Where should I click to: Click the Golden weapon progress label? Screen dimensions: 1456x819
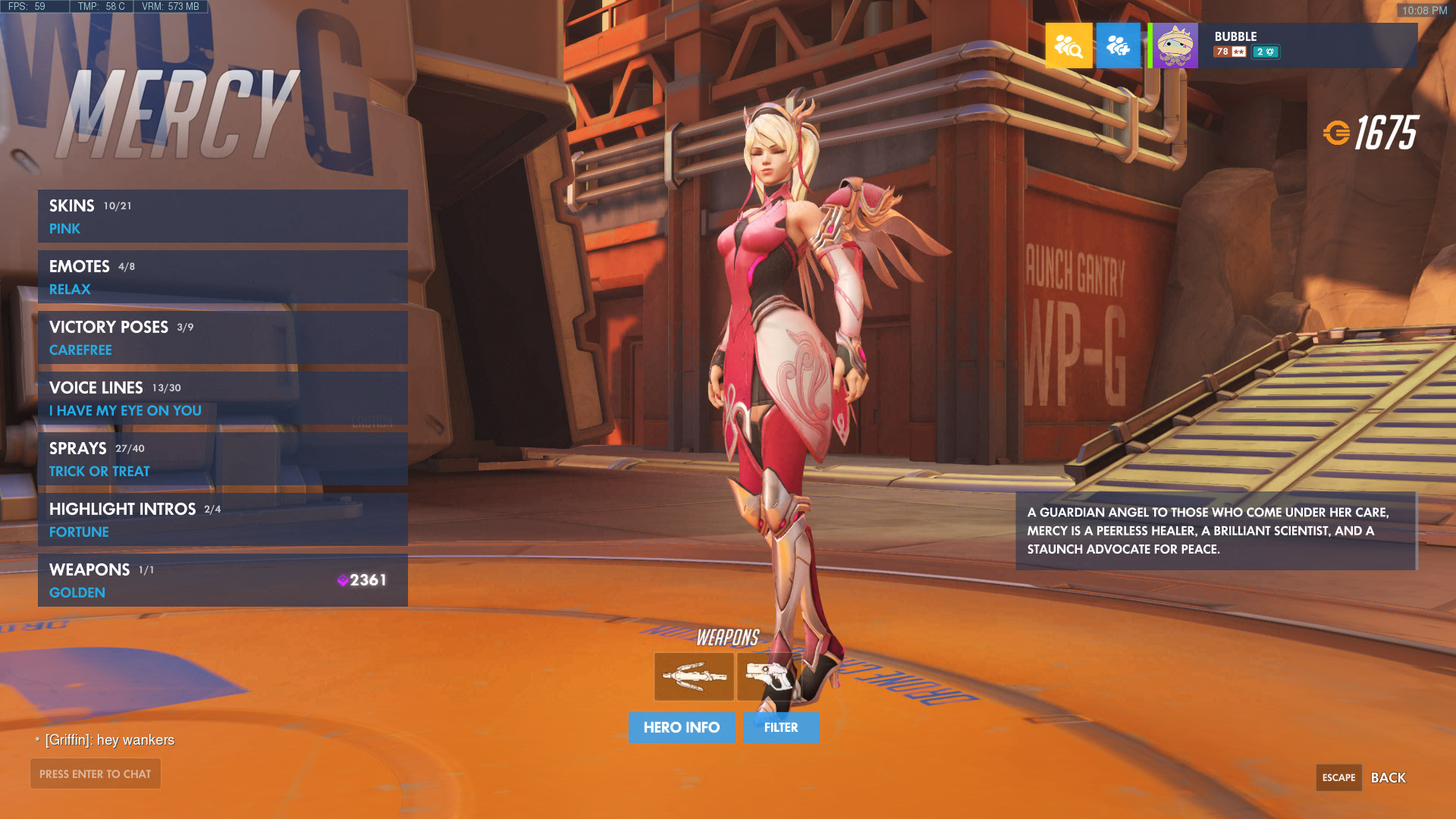(x=77, y=592)
